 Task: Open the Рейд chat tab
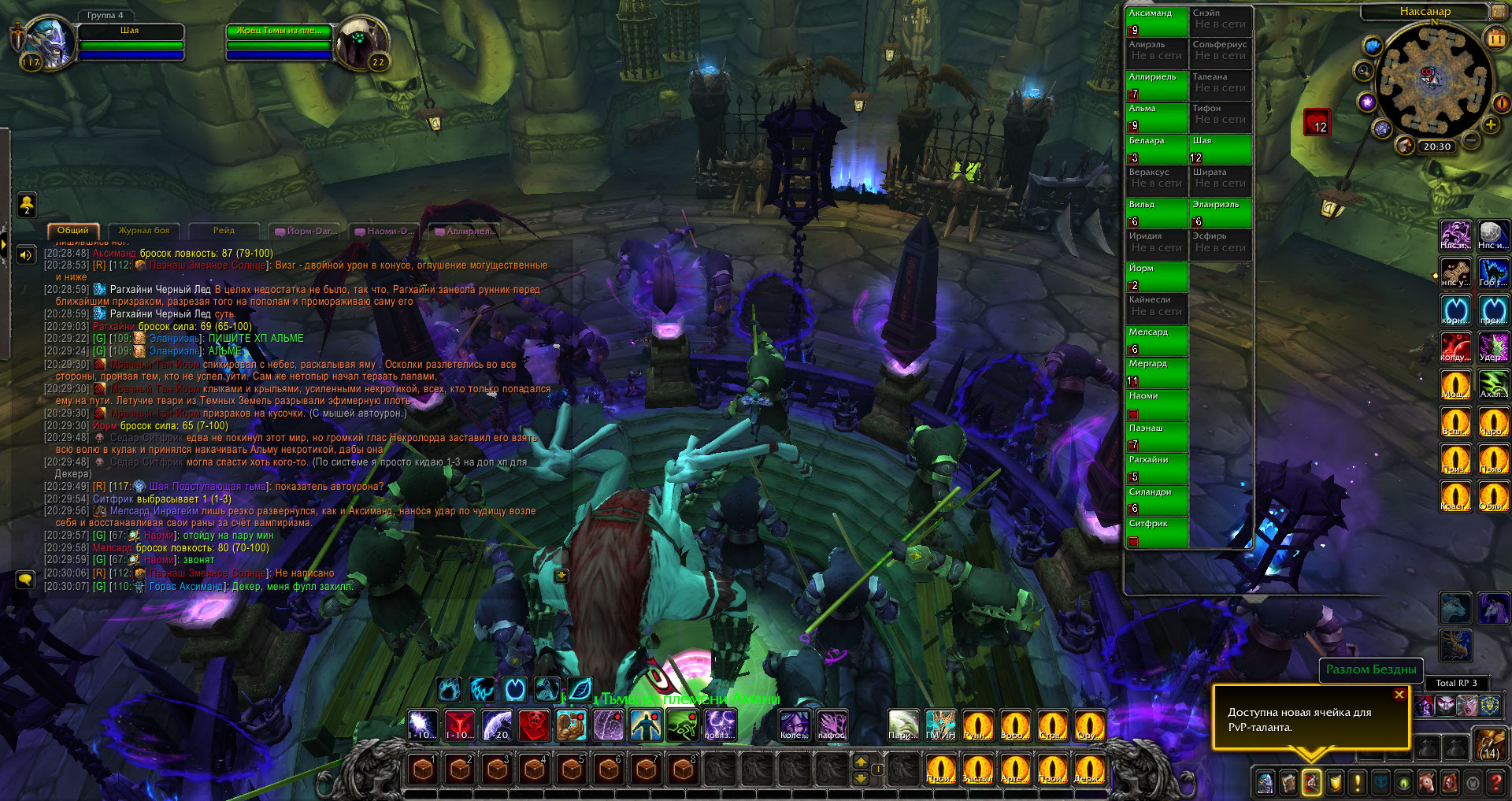(x=224, y=231)
